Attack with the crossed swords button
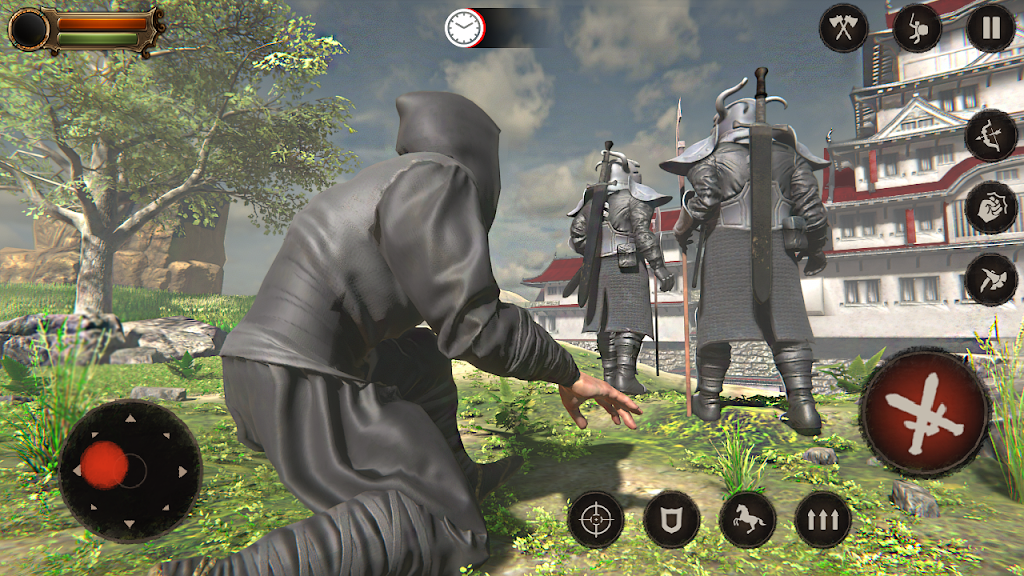1024x576 pixels. tap(925, 412)
